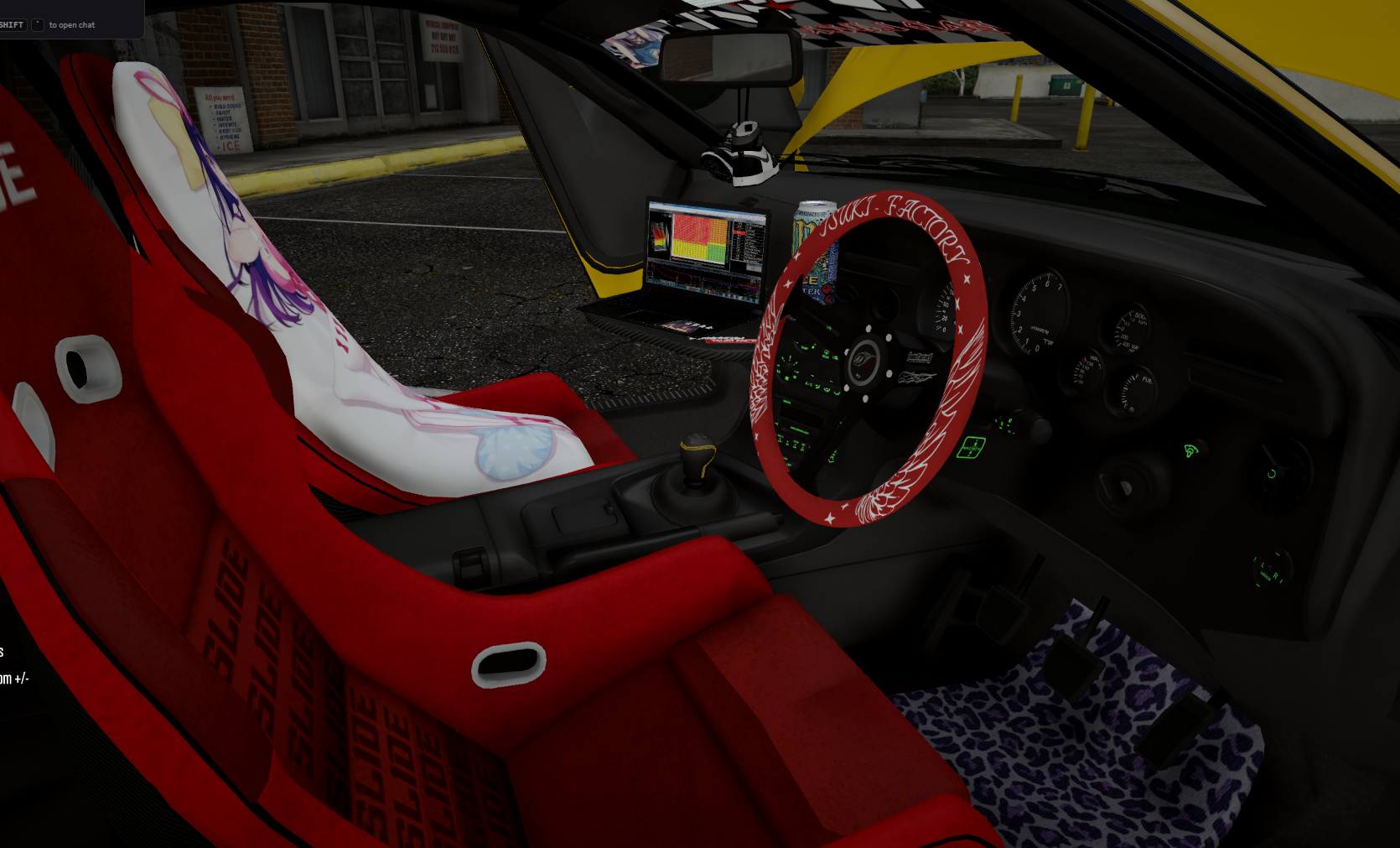Select the 3D fuel map thumbnail on the laptop
1400x848 pixels.
tap(660, 237)
